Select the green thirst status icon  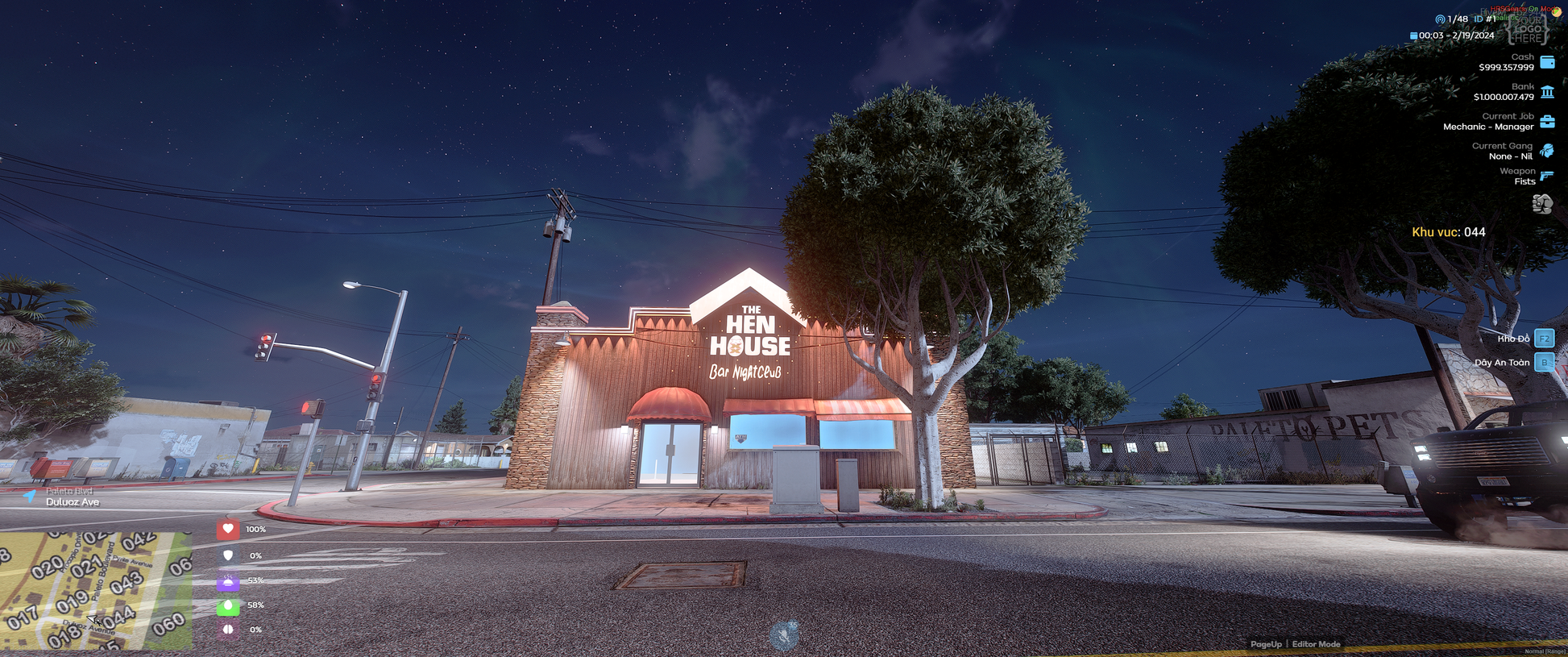pyautogui.click(x=228, y=605)
